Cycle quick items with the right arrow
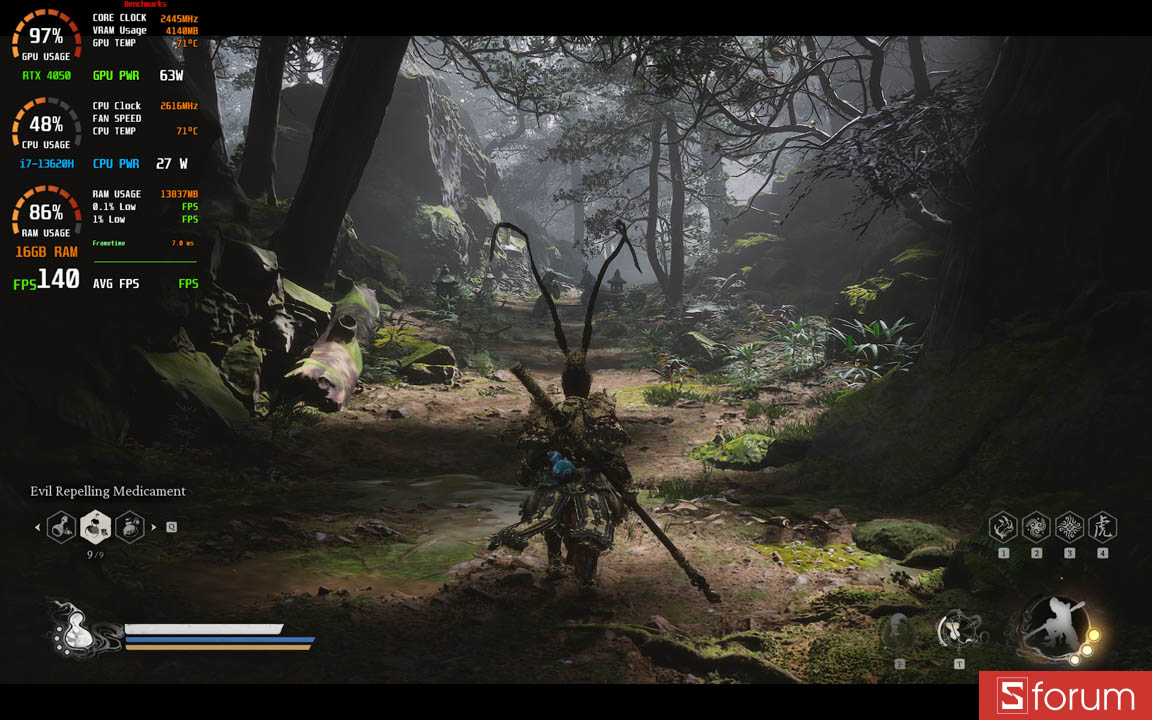1152x720 pixels. (x=154, y=527)
